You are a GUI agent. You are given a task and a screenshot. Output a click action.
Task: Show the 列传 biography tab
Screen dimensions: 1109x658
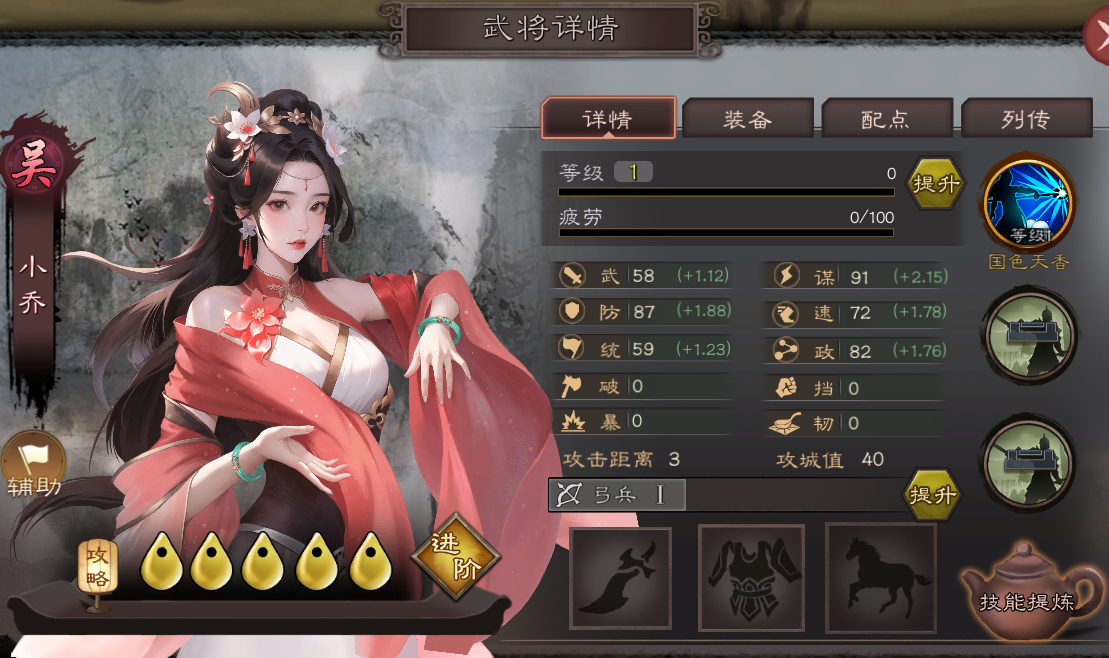(1025, 119)
